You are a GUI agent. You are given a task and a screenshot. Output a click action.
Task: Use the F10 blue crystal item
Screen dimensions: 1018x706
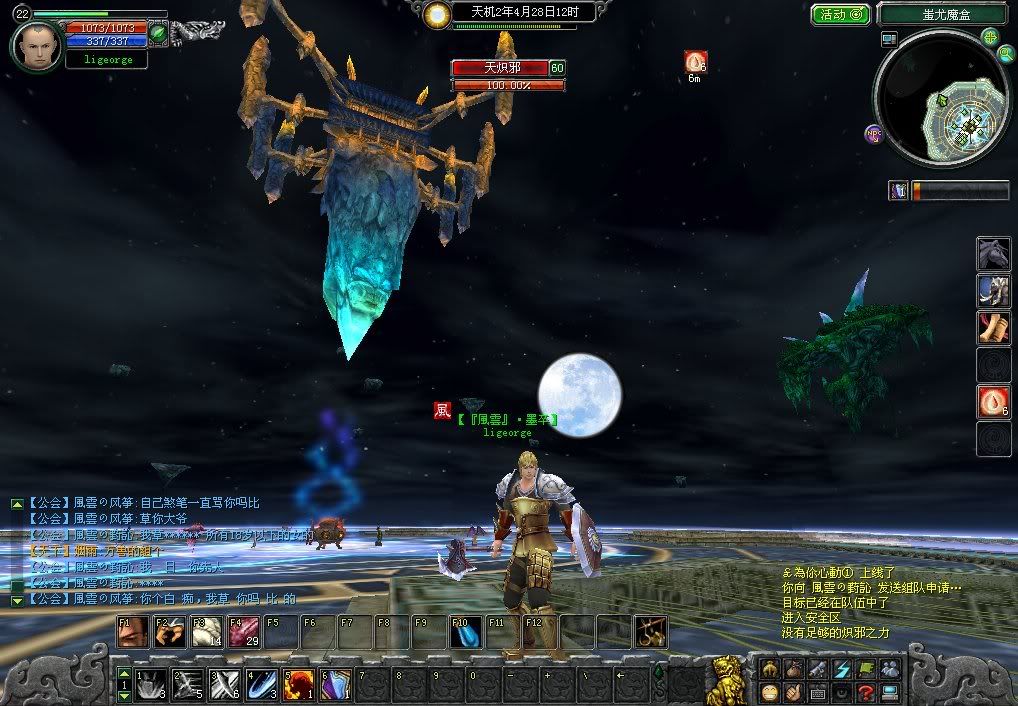pos(465,632)
